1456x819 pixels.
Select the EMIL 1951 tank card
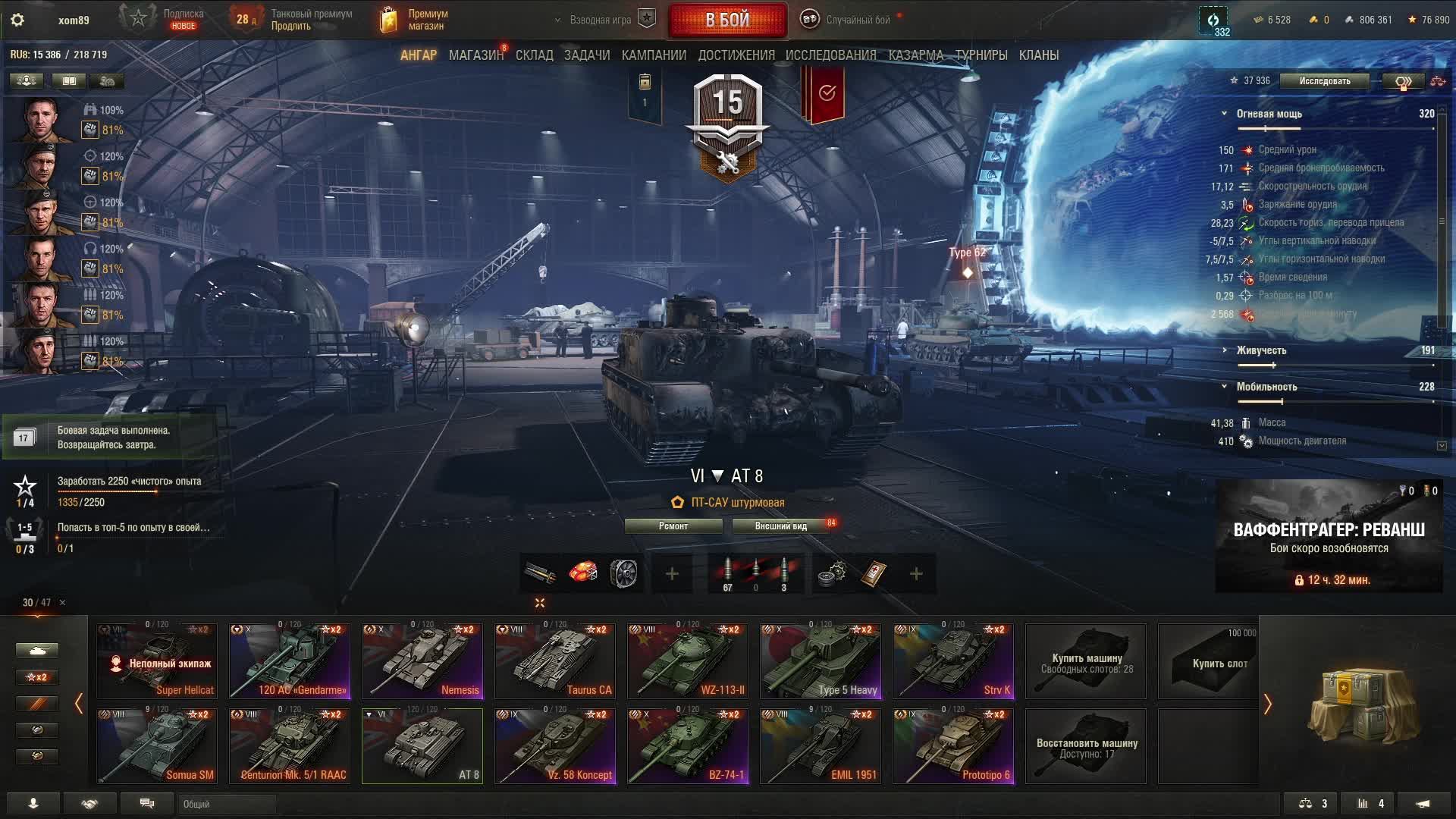point(821,745)
